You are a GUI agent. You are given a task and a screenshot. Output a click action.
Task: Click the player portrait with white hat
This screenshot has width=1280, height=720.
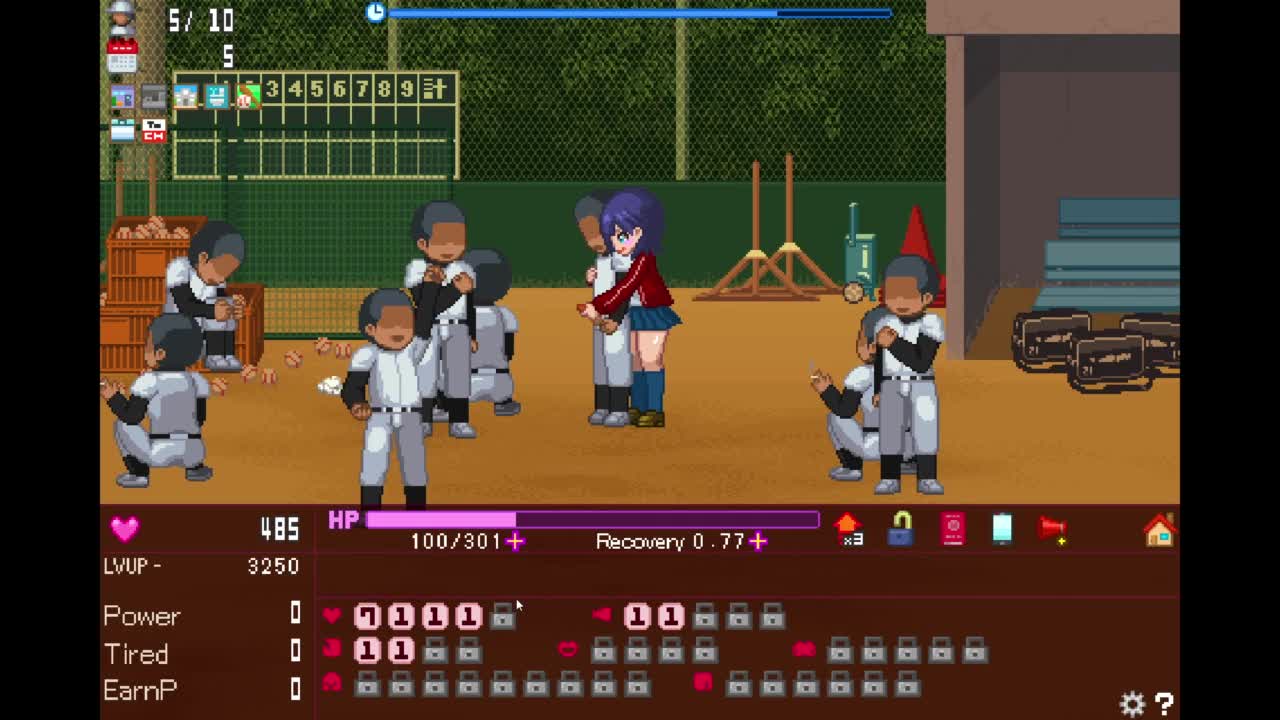point(122,18)
